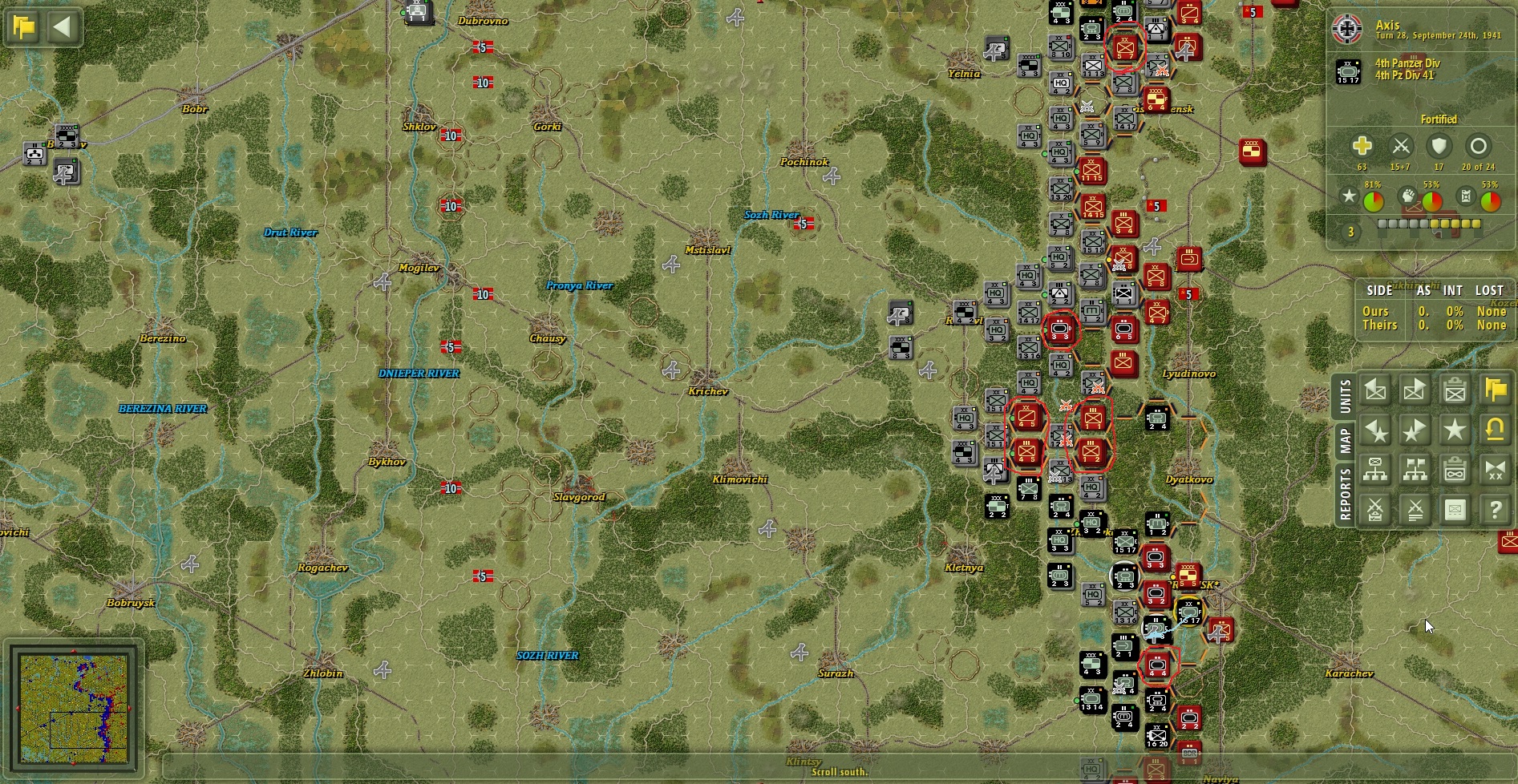Click the 81% readiness pie chart
The image size is (1518, 784).
[1374, 200]
